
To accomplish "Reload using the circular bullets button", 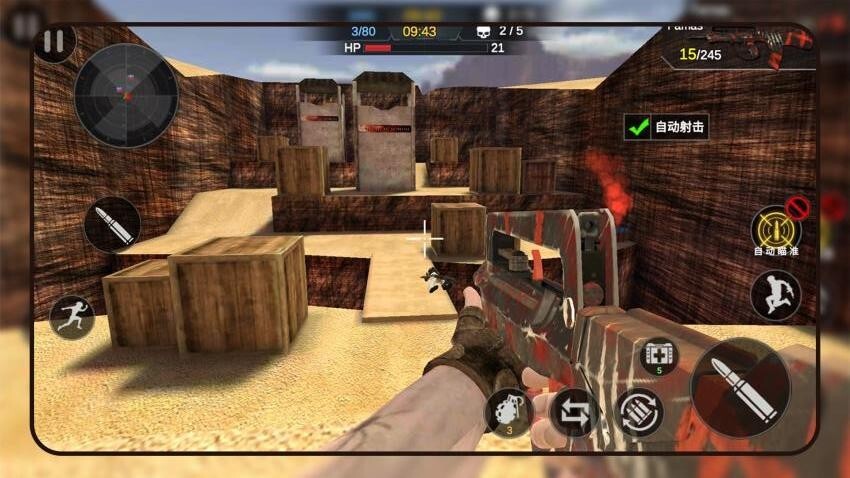I will [640, 412].
